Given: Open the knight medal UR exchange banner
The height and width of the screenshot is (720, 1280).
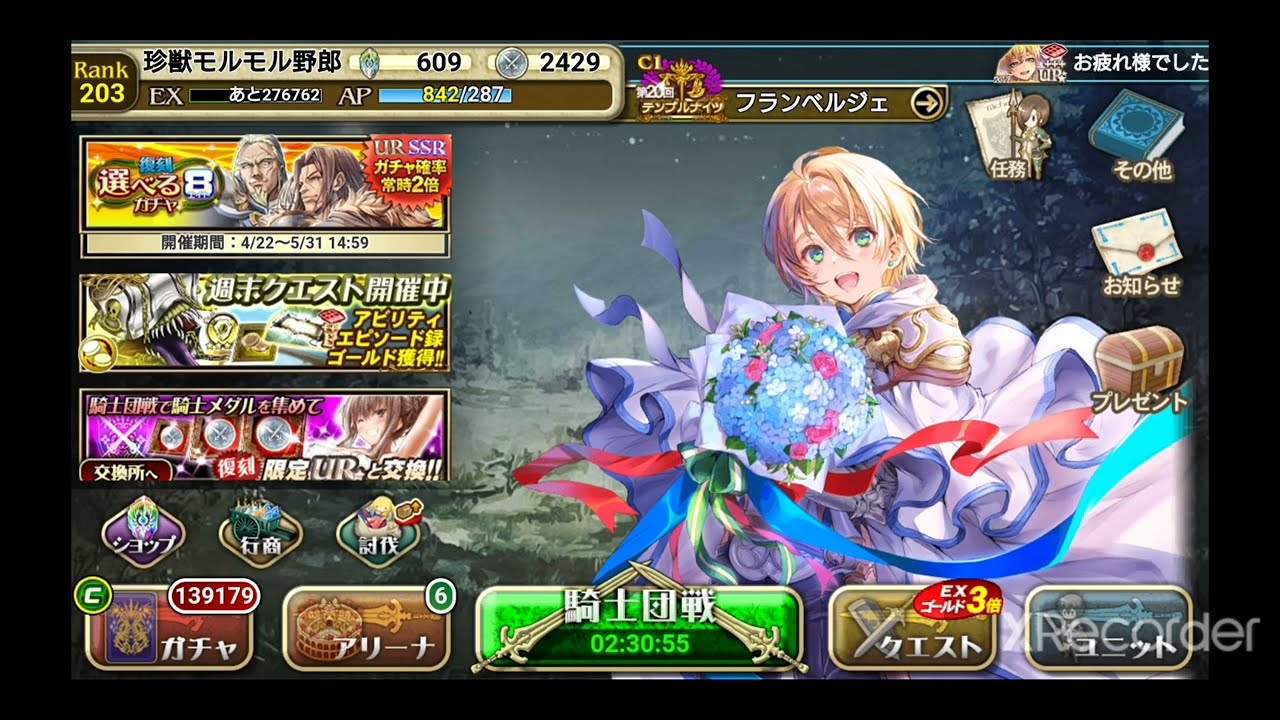Looking at the screenshot, I should pyautogui.click(x=300, y=430).
